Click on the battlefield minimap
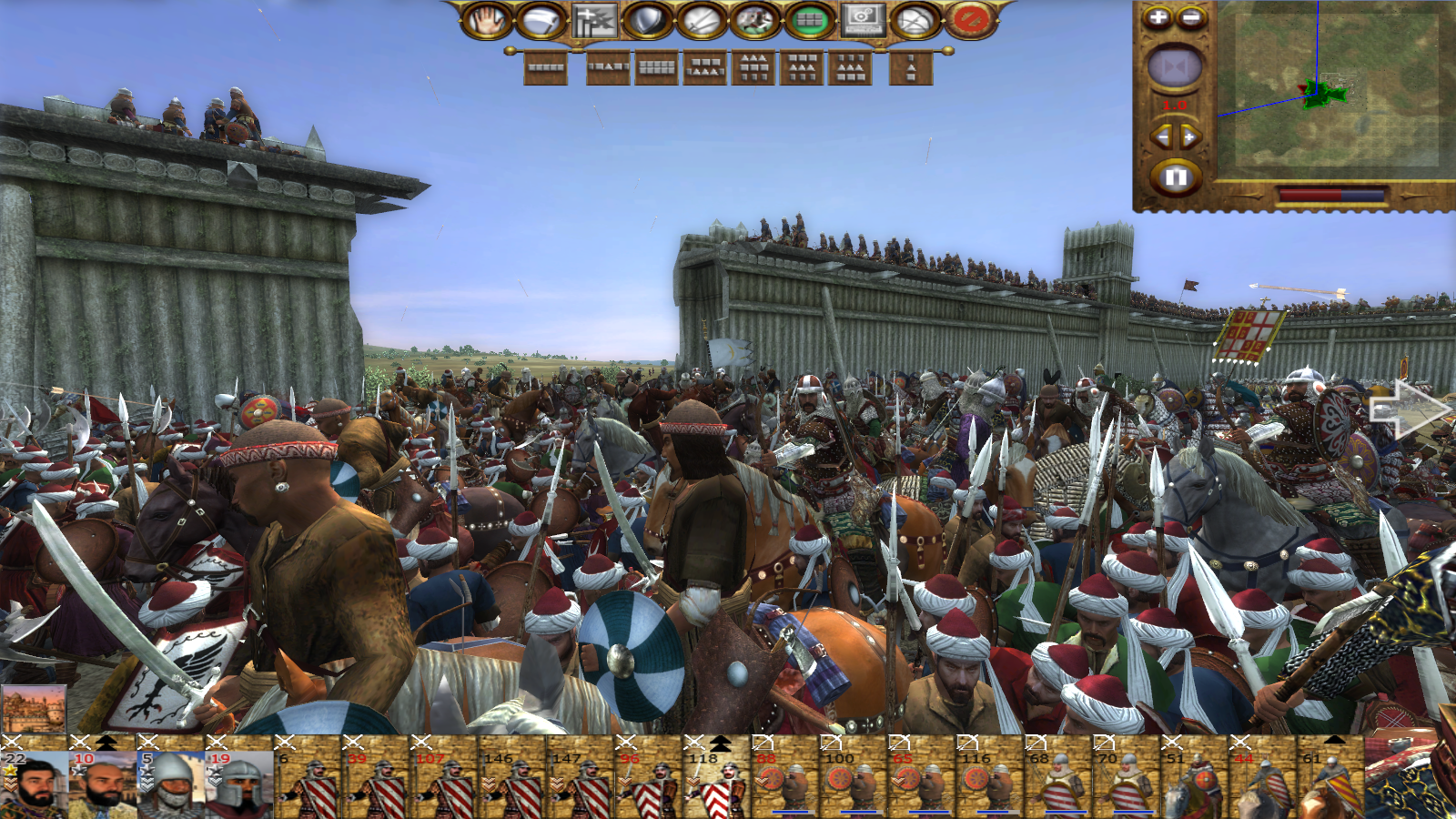 (1329, 91)
